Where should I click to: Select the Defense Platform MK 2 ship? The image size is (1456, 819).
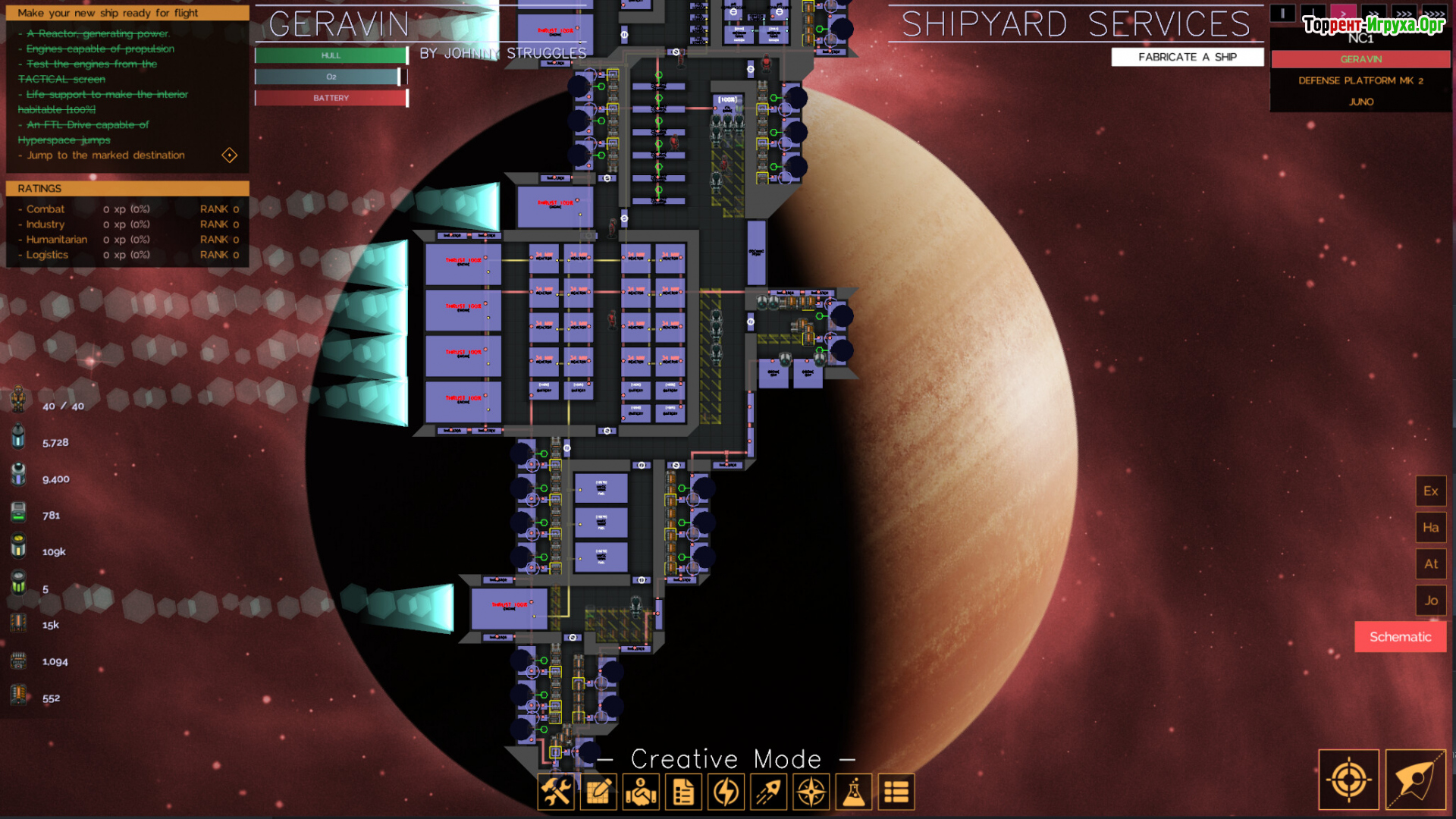coord(1360,80)
